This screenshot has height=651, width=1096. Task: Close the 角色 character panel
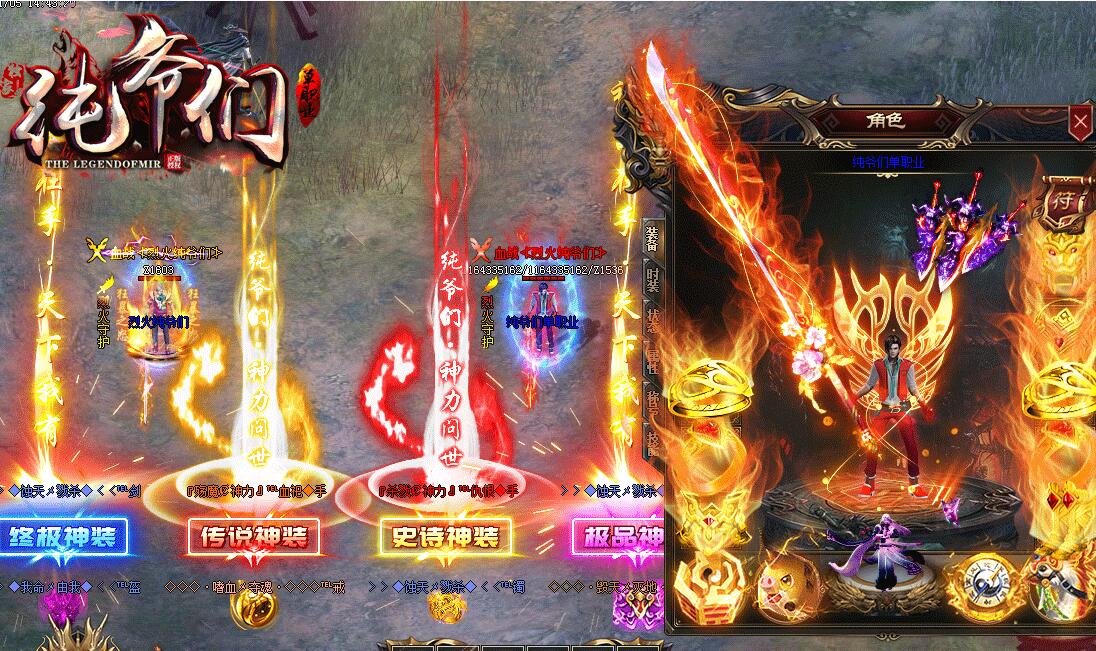pos(1080,123)
